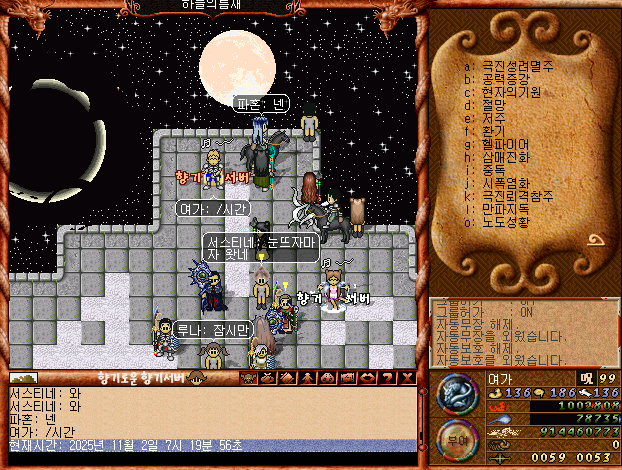Click the 부여 round emblem button
Screen dimensions: 622x470
click(x=455, y=439)
